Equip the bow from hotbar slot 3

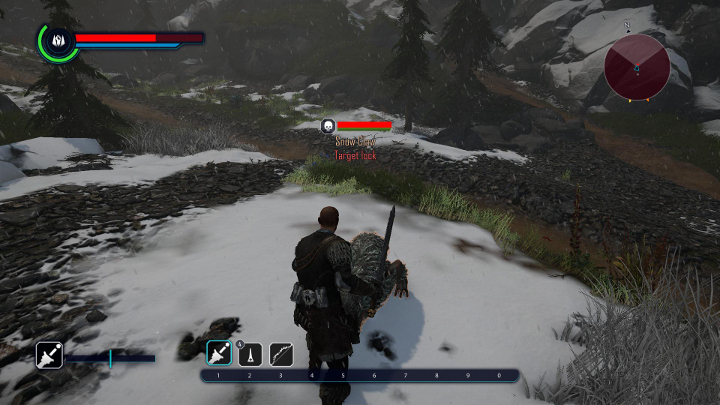(x=281, y=353)
